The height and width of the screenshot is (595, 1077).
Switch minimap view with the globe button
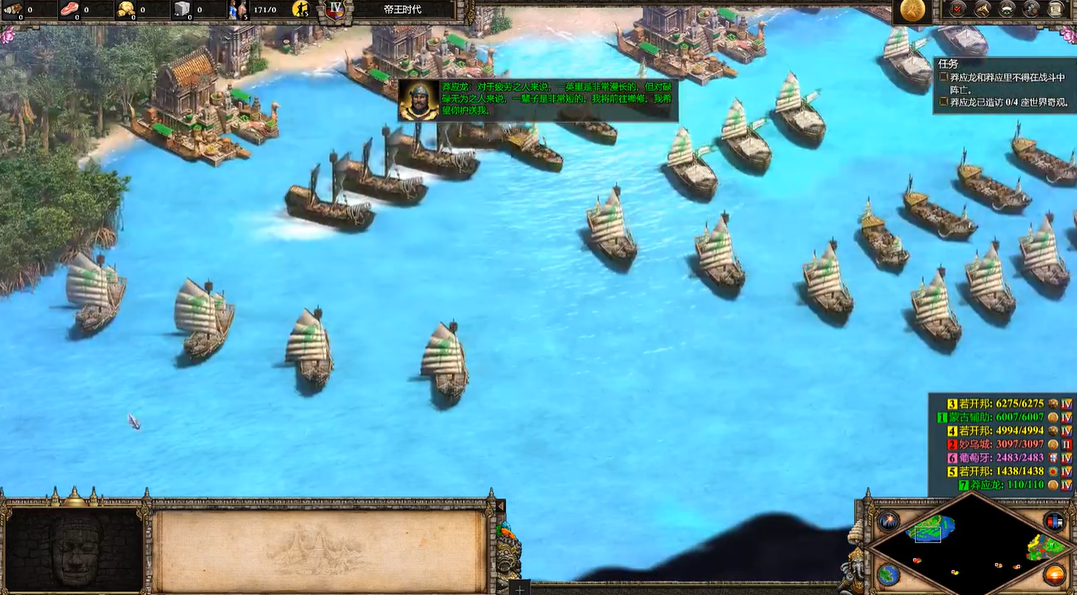click(888, 574)
